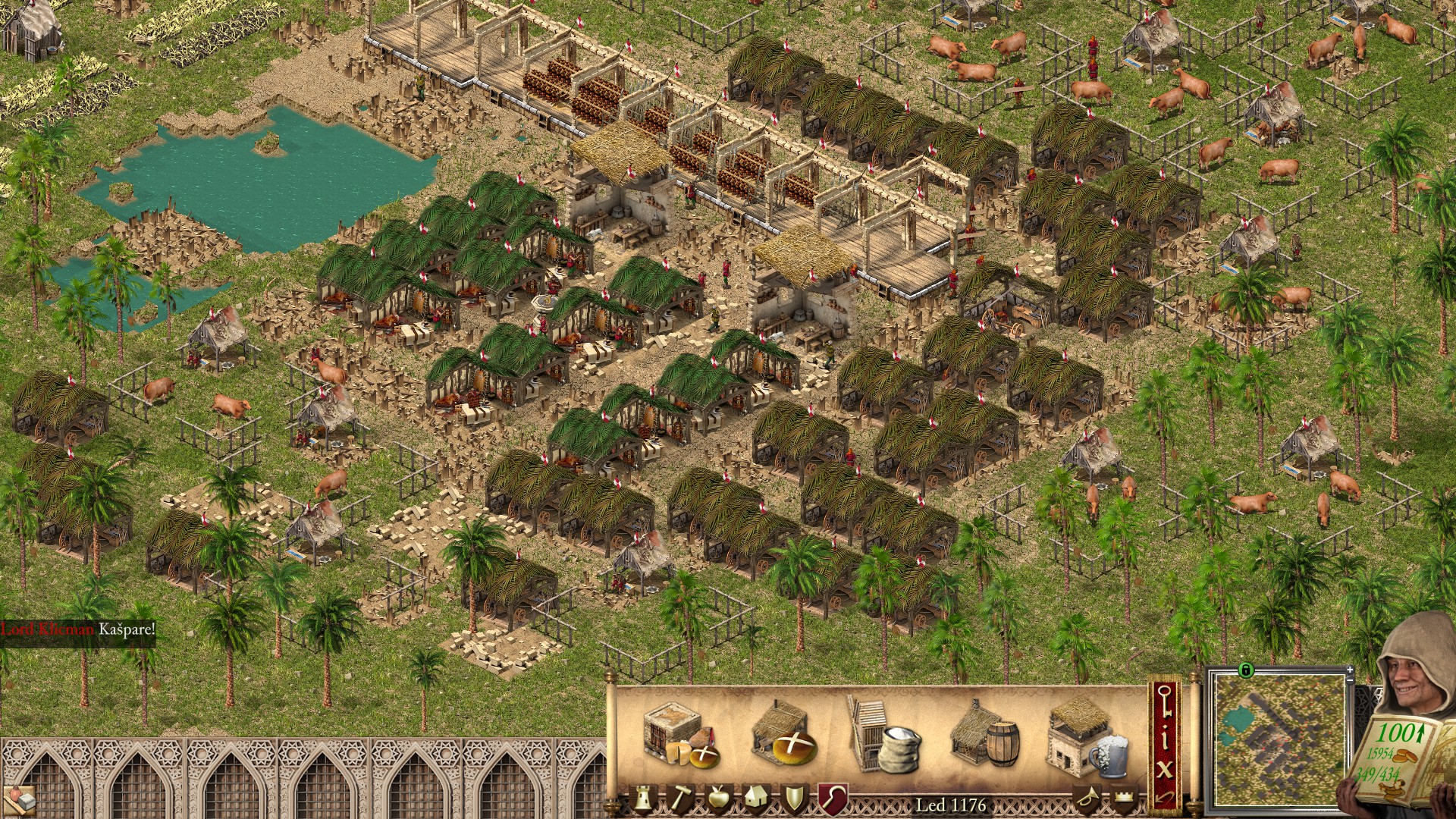
Task: Open the castle buildings tab
Action: (x=644, y=799)
